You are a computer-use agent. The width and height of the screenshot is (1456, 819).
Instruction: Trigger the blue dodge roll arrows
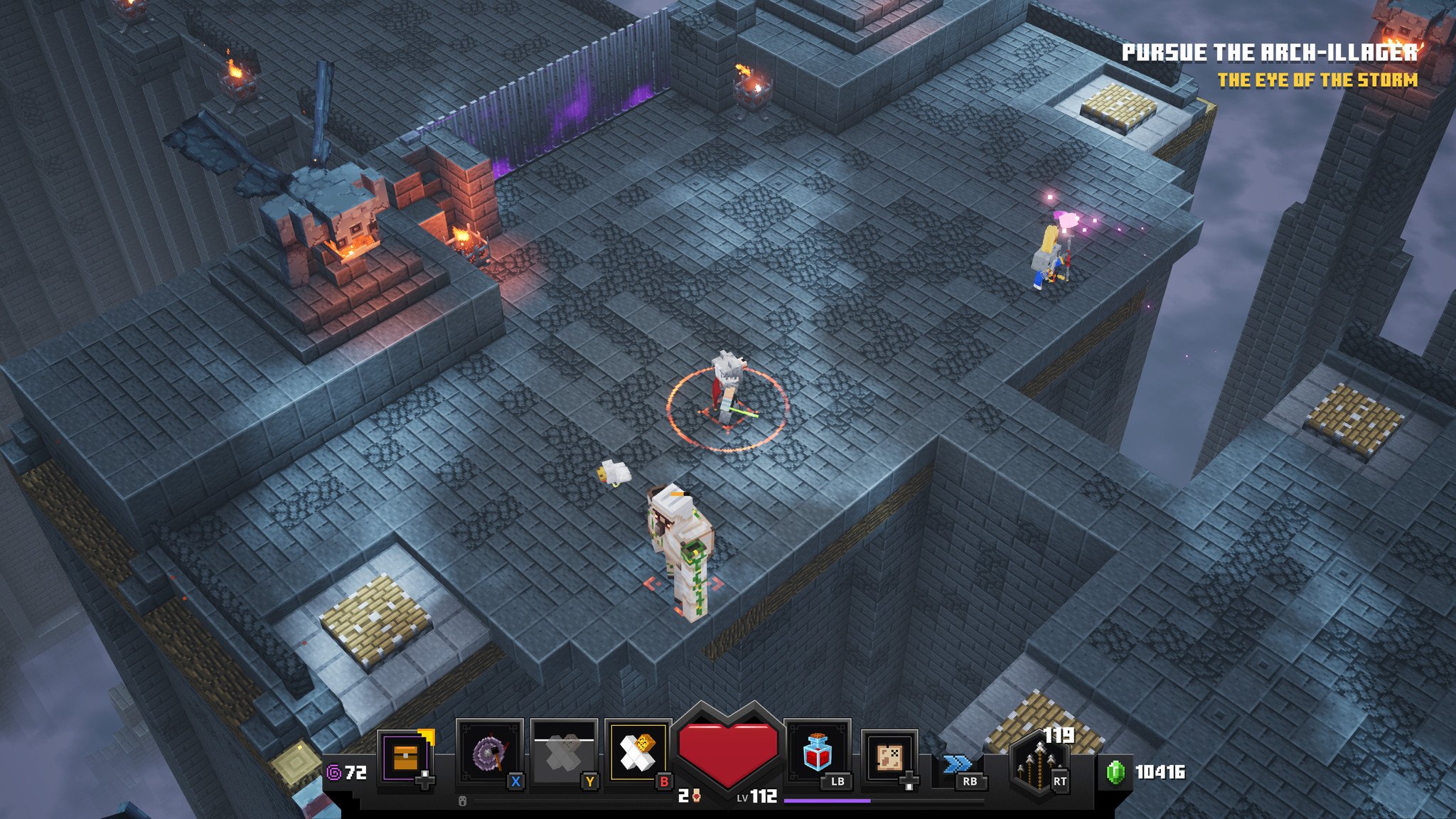(x=957, y=764)
